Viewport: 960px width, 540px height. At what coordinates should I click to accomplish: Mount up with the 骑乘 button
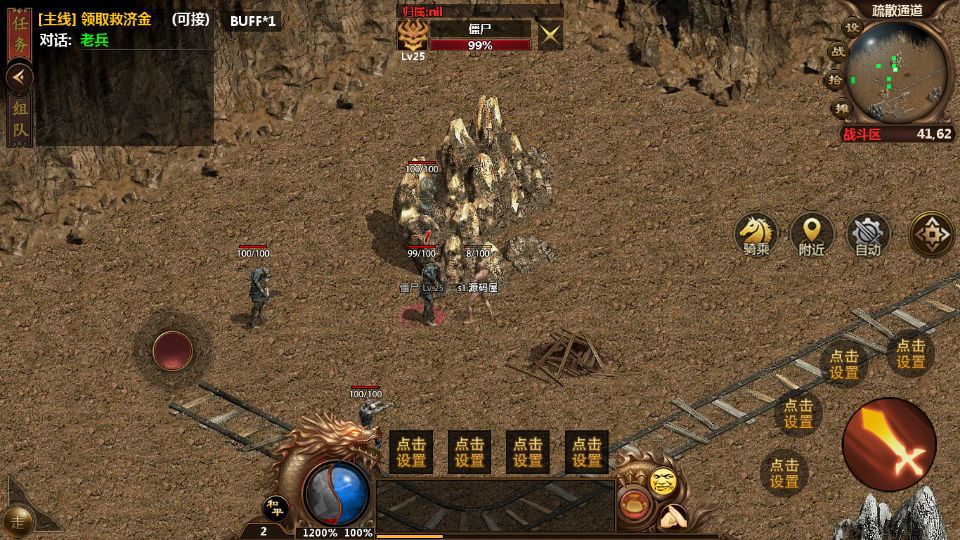756,234
